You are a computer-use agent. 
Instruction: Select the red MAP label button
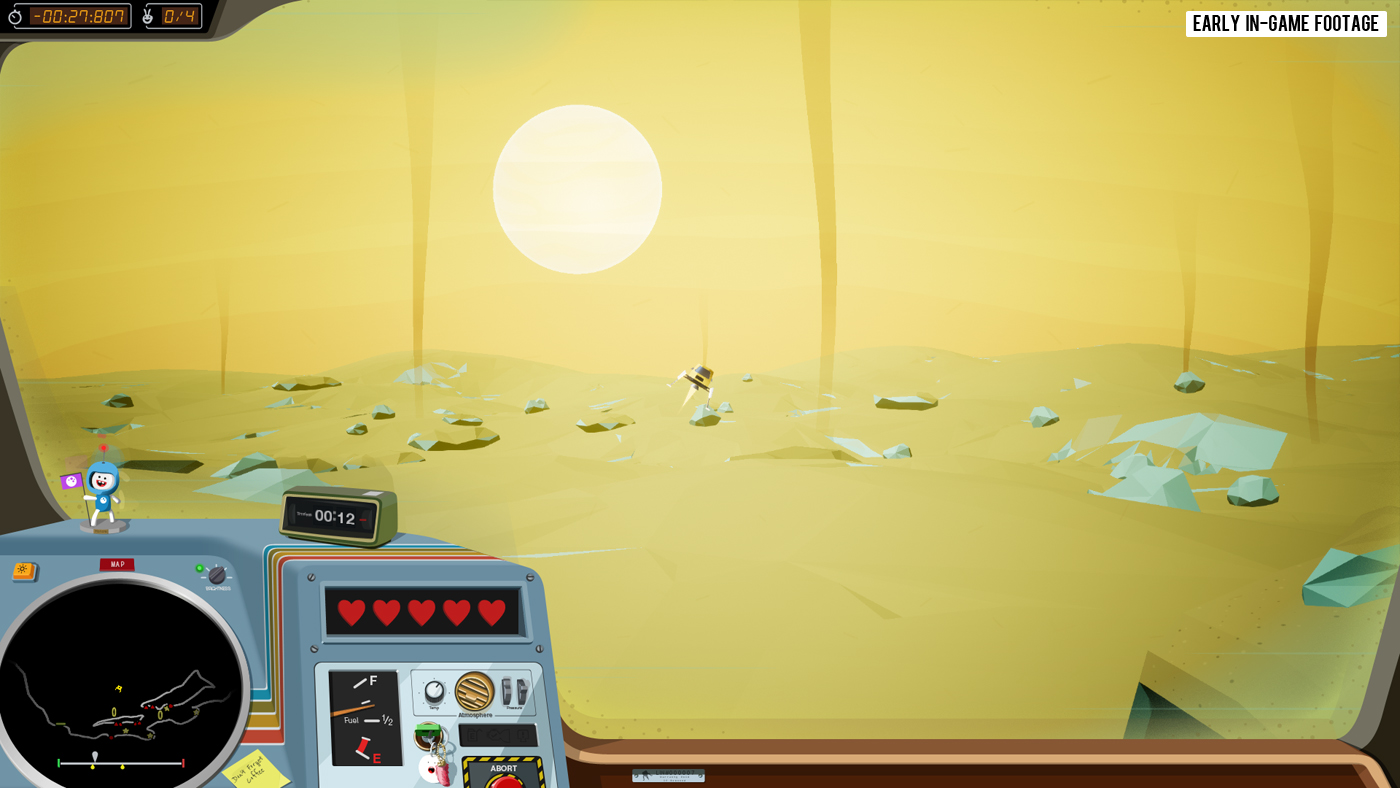tap(117, 564)
